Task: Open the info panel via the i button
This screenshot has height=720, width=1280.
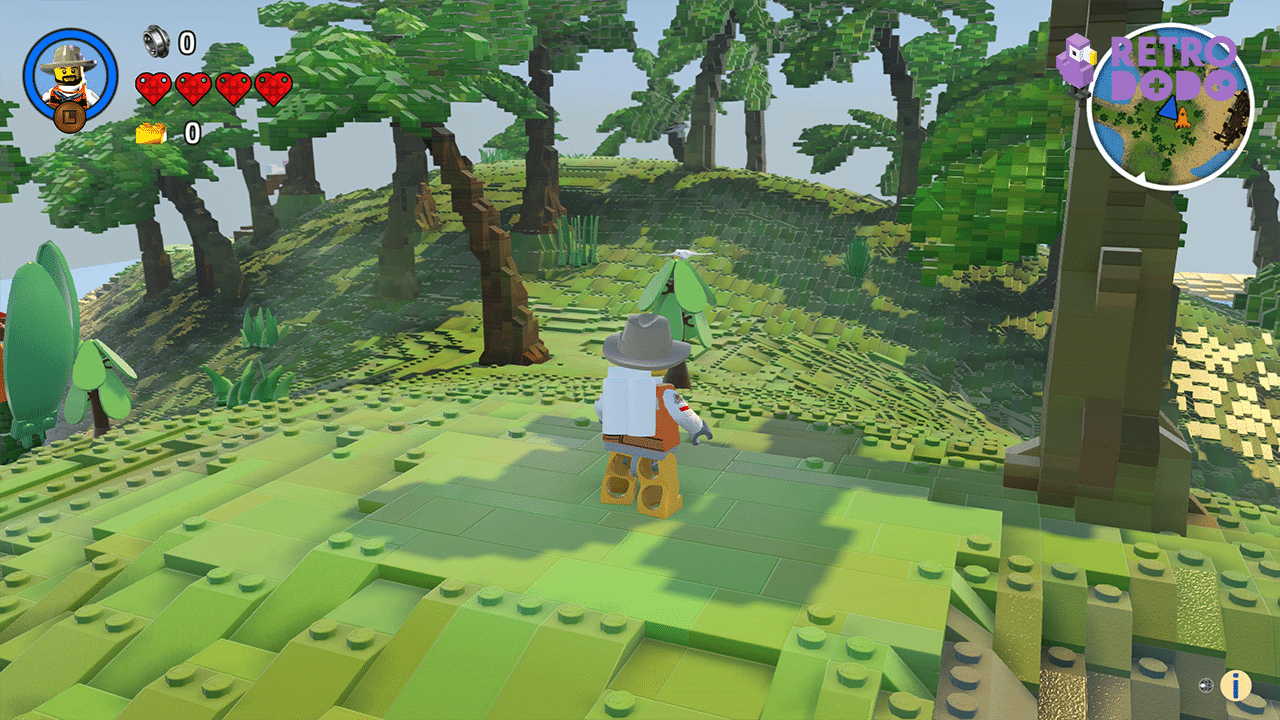Action: point(1237,687)
